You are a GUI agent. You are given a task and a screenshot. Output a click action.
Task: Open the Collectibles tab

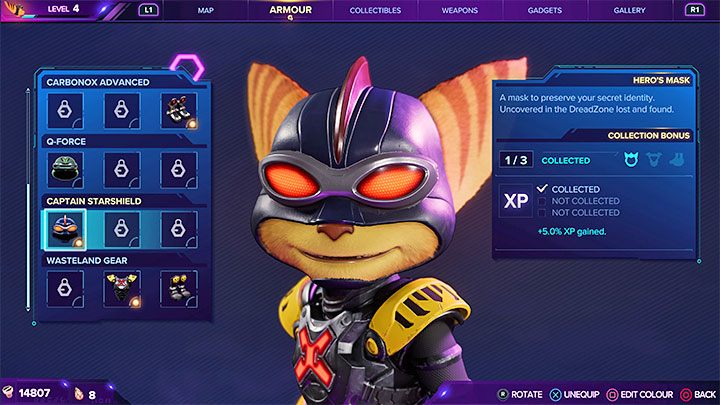[x=375, y=11]
